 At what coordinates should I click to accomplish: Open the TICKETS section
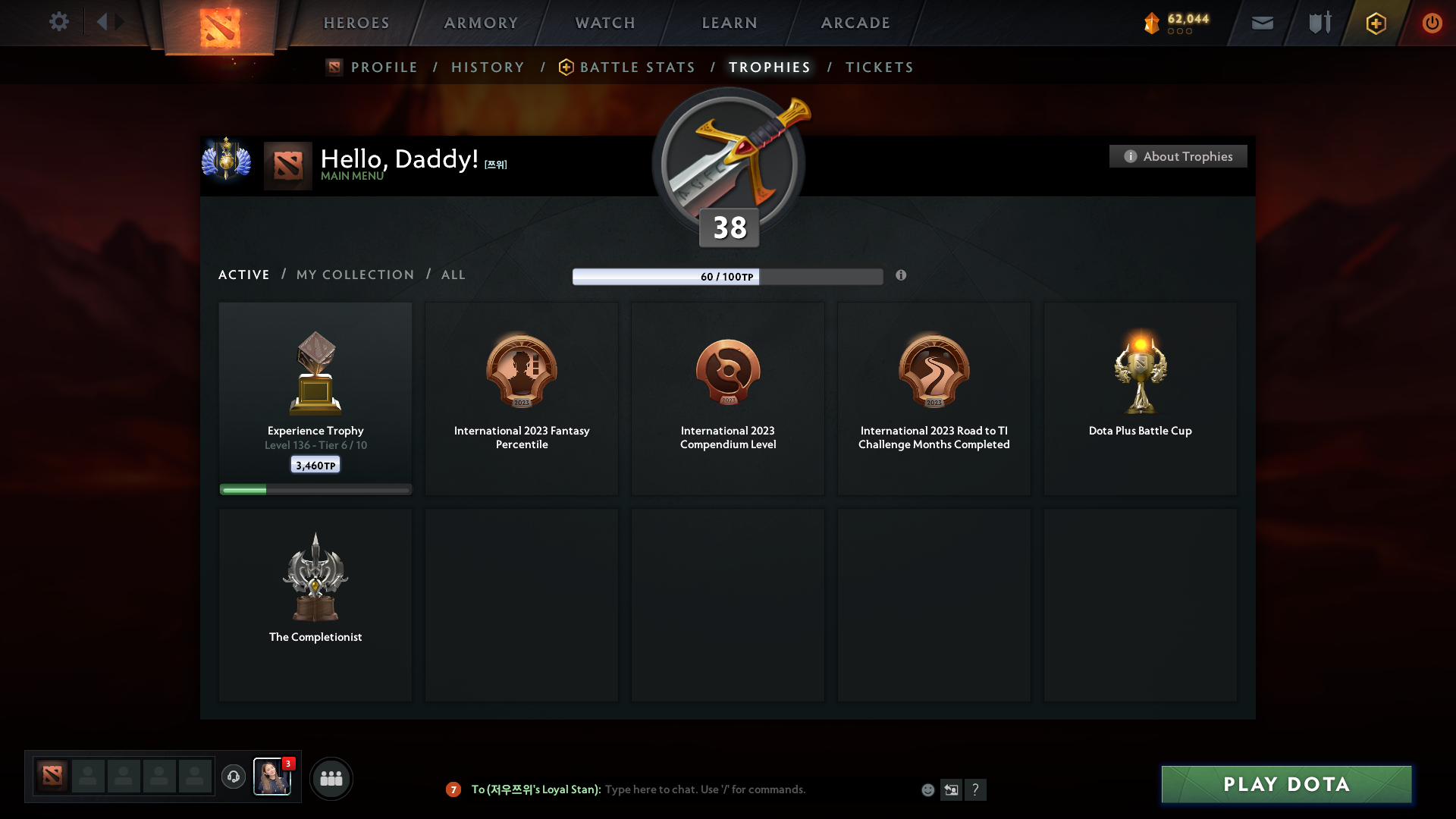click(880, 67)
